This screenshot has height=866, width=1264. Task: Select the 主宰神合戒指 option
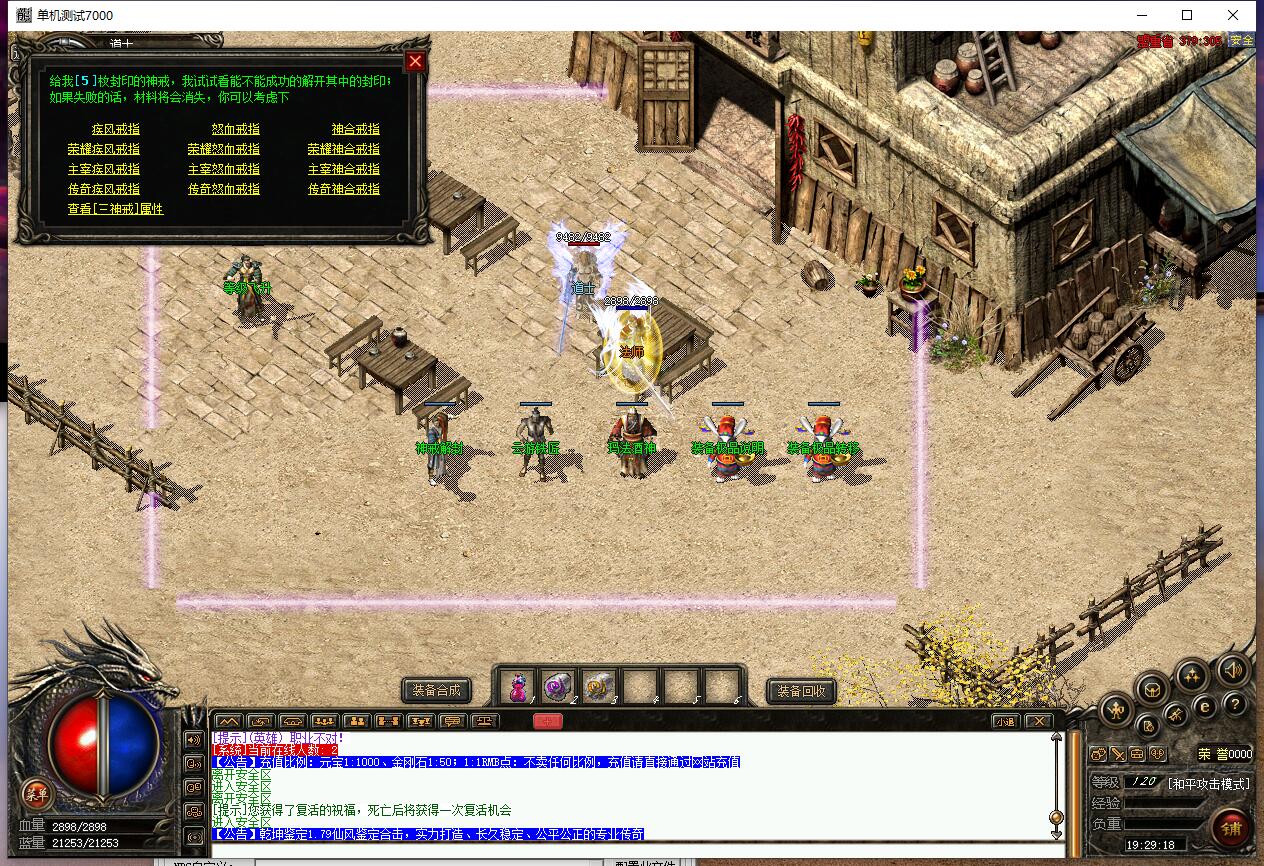(344, 169)
